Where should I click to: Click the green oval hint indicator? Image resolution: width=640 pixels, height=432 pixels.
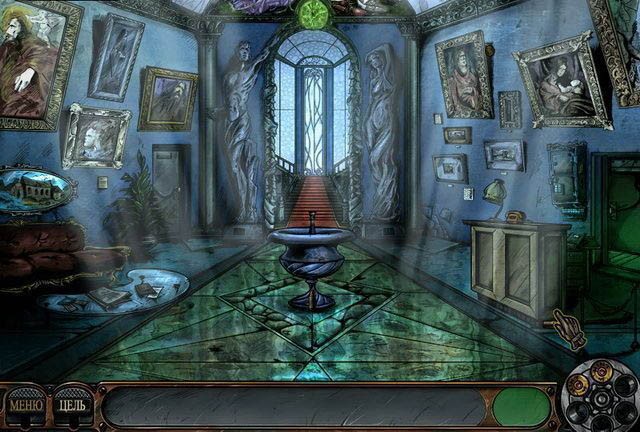point(522,407)
